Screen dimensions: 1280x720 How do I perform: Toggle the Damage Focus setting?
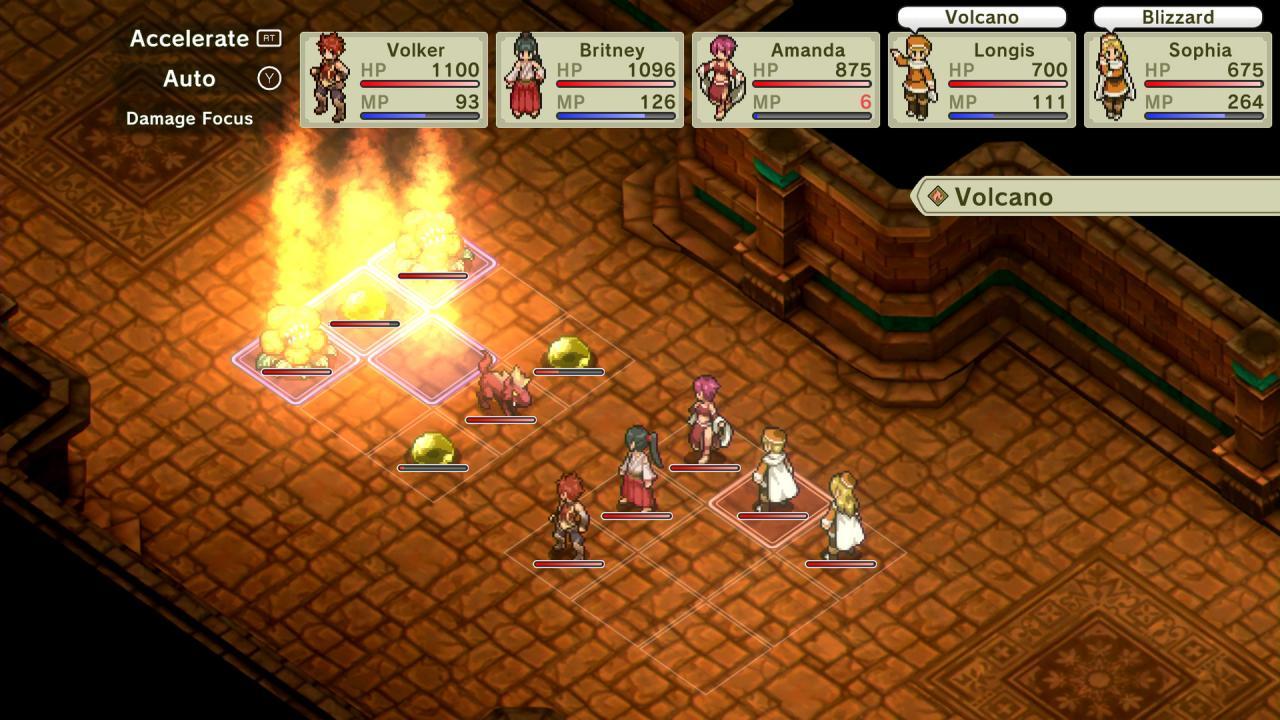189,118
